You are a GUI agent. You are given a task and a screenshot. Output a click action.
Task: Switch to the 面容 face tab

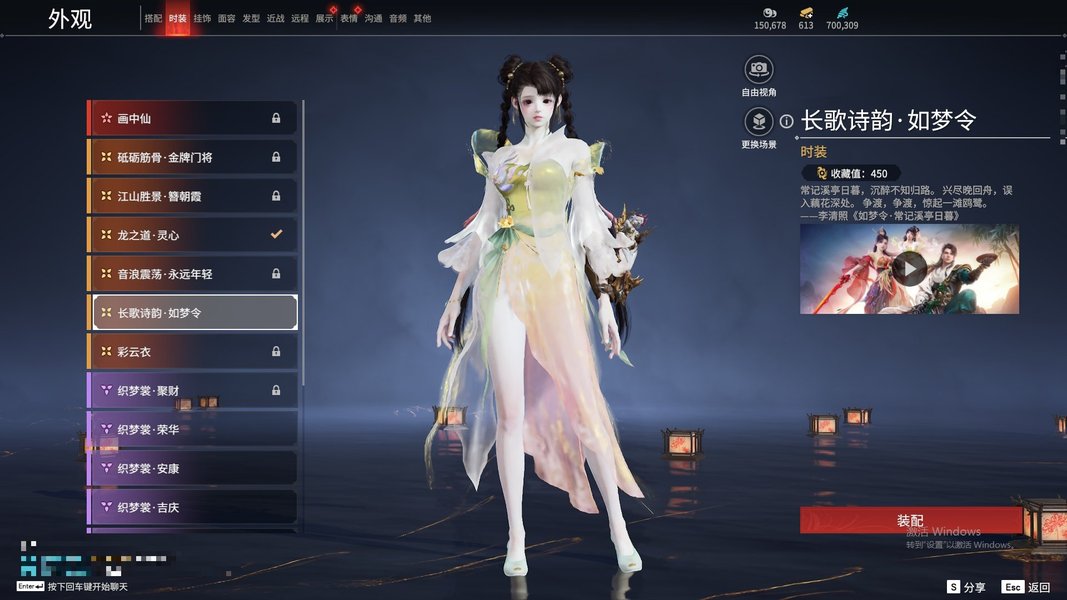pyautogui.click(x=227, y=18)
